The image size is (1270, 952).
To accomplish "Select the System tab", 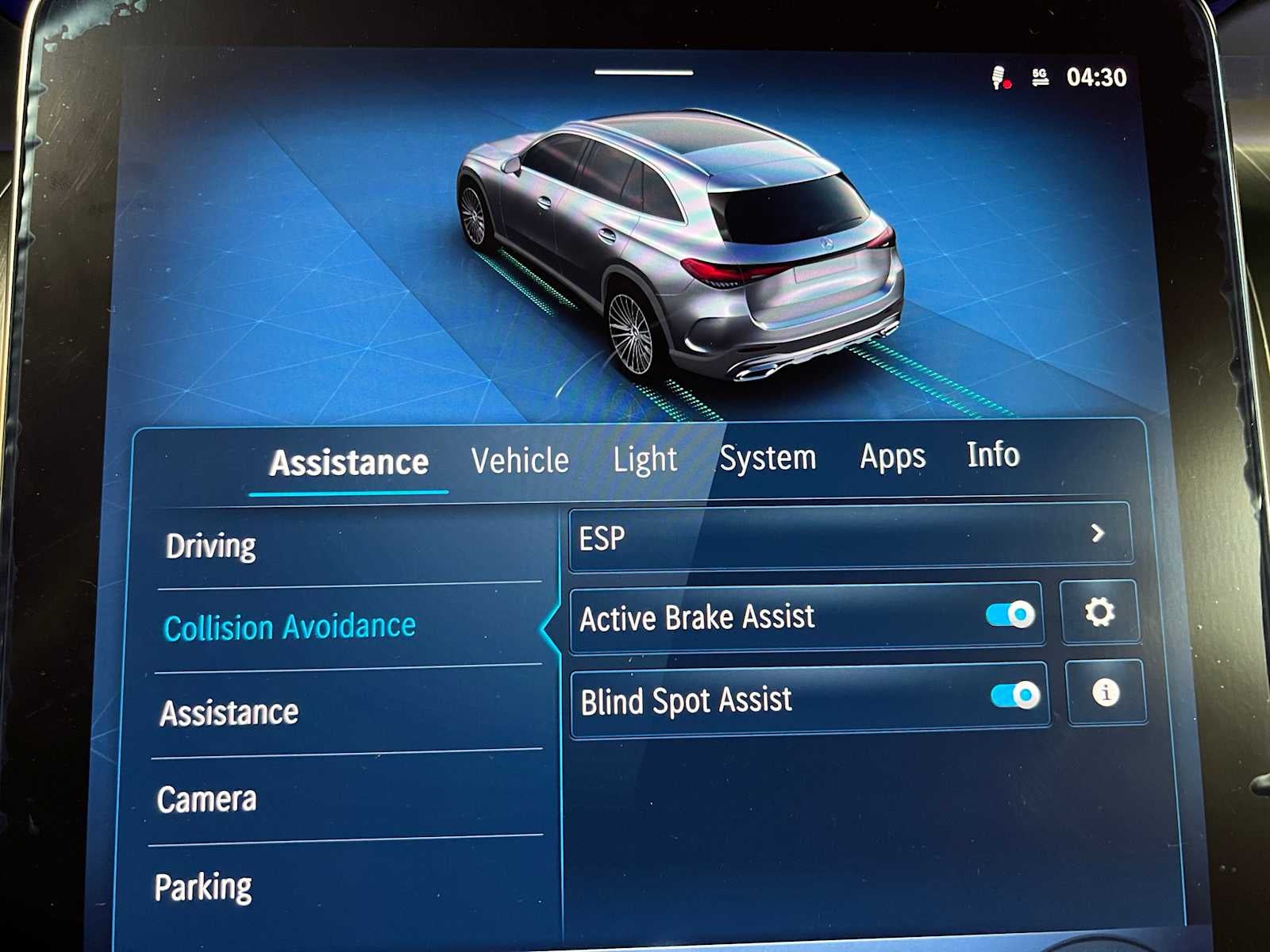I will 769,456.
